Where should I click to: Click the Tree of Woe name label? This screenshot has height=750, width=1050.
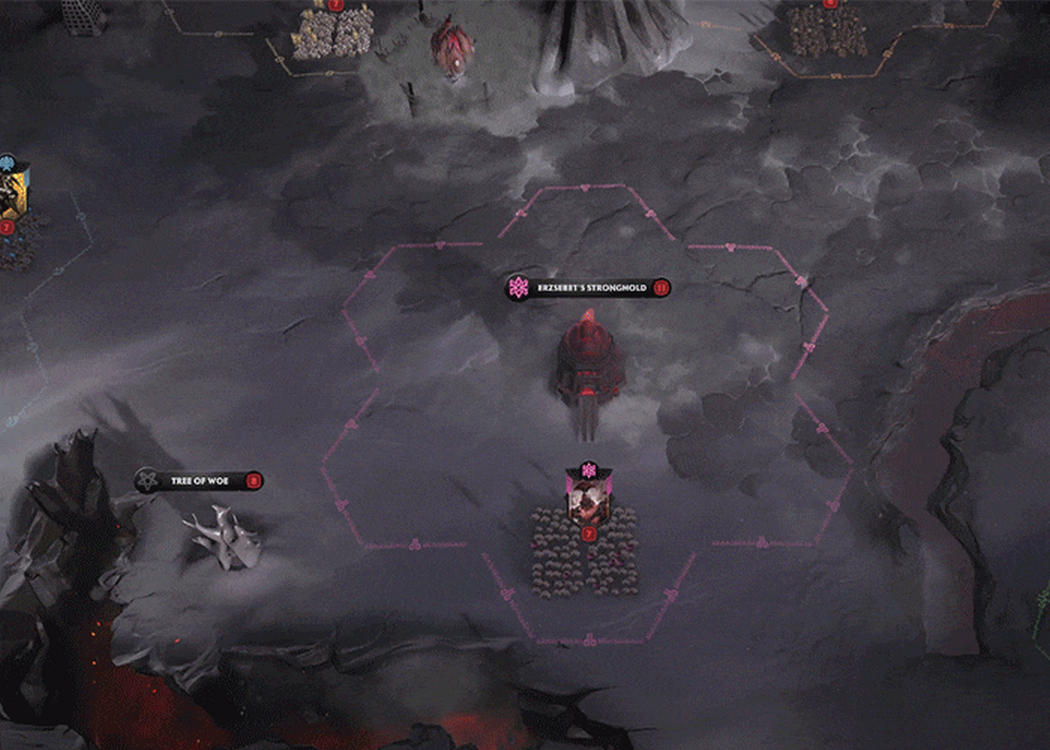pos(199,481)
